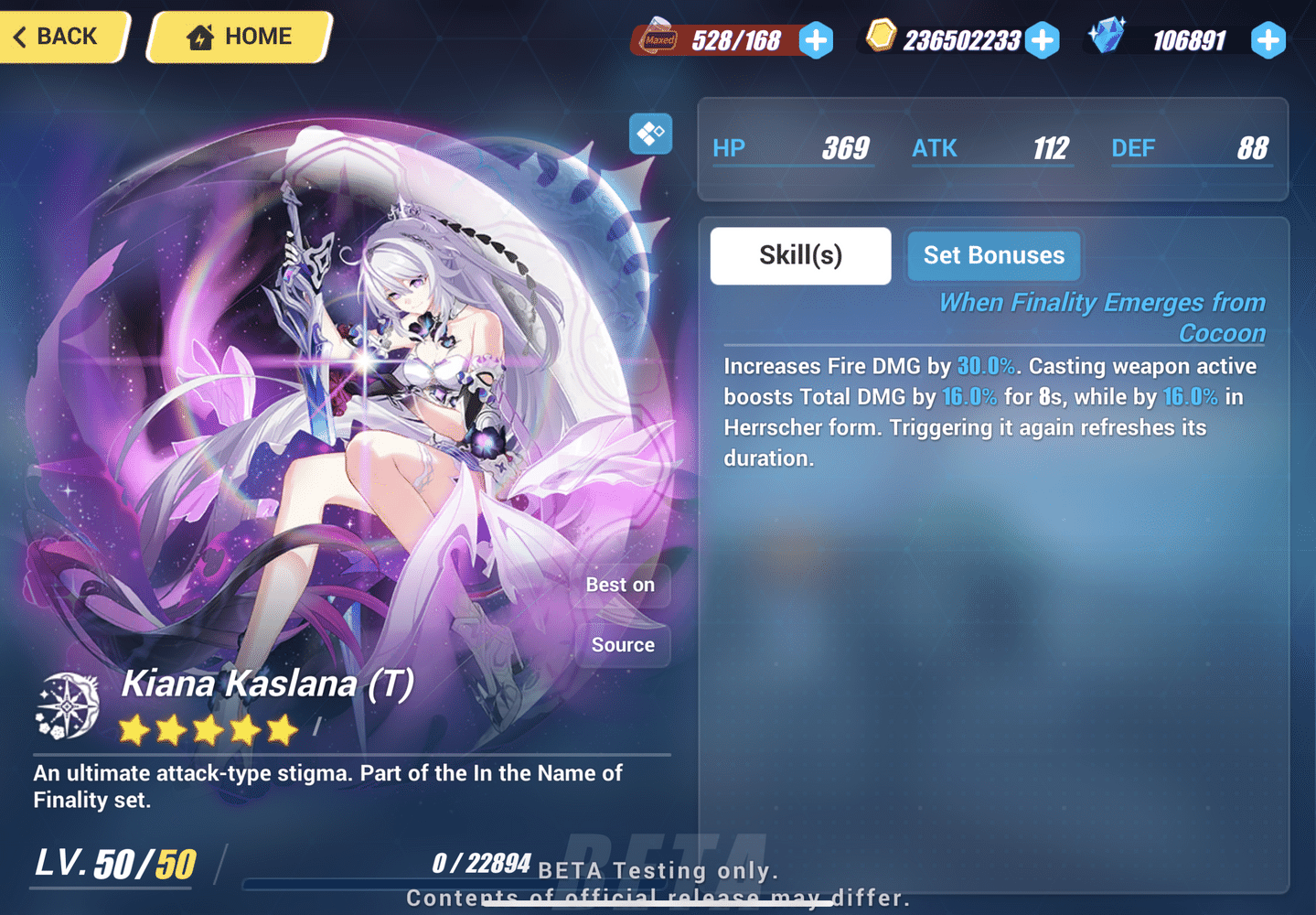Image resolution: width=1316 pixels, height=915 pixels.
Task: Switch to the Set Bonuses tab
Action: [x=993, y=255]
